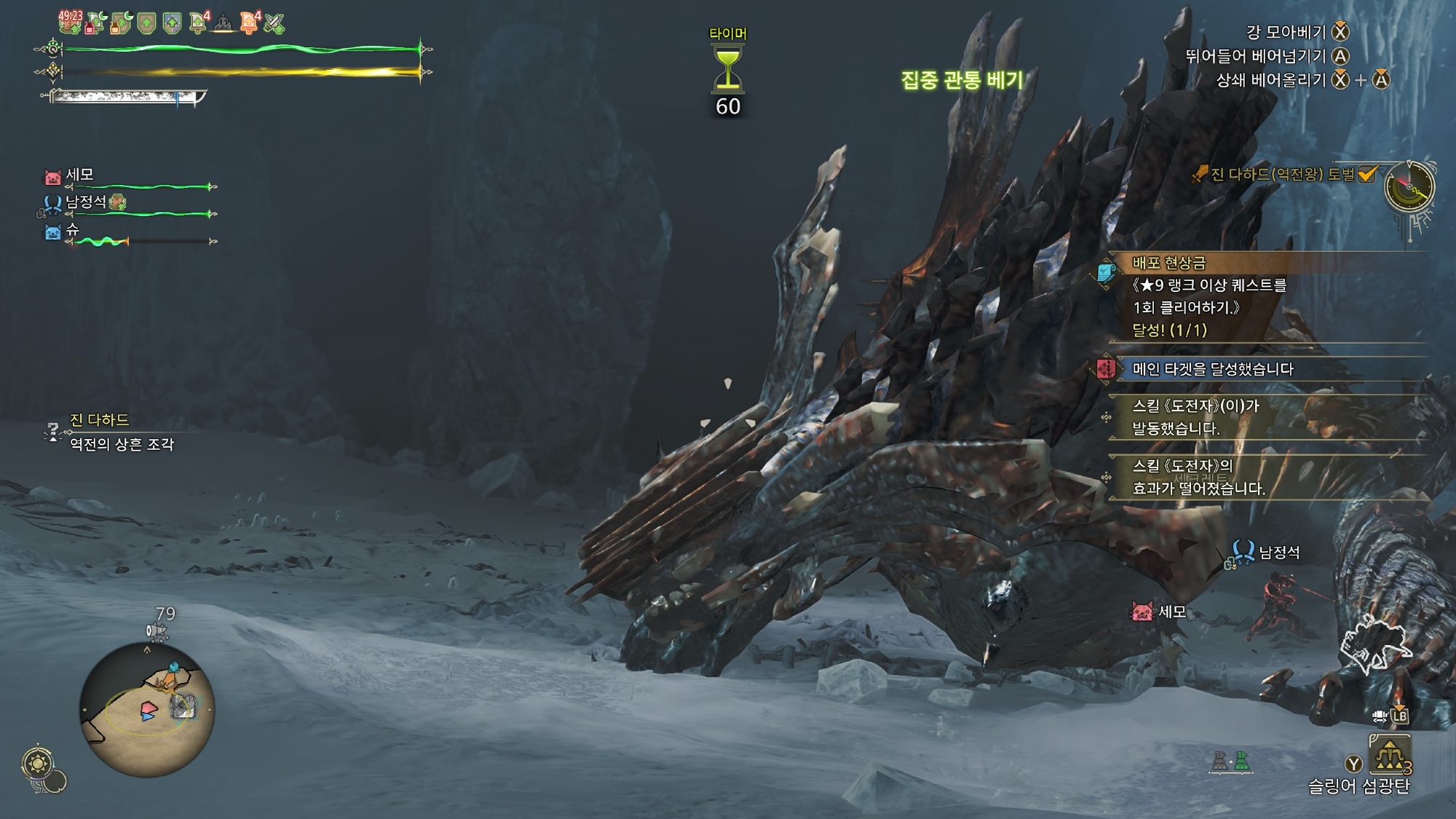Click the blue quartered shield buff icon
This screenshot has width=1456, height=819.
[x=172, y=23]
